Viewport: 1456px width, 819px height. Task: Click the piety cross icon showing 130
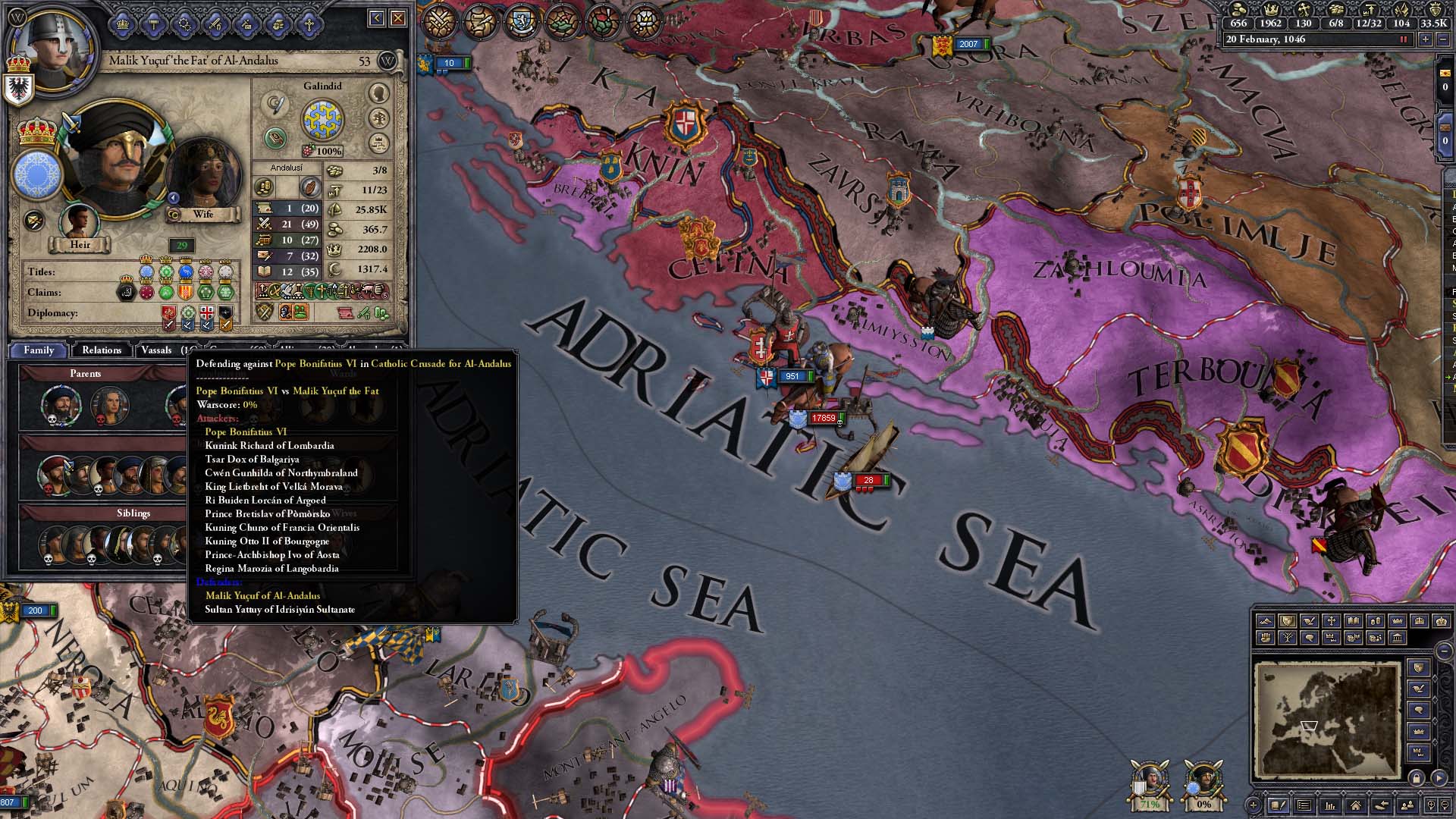coord(1304,11)
